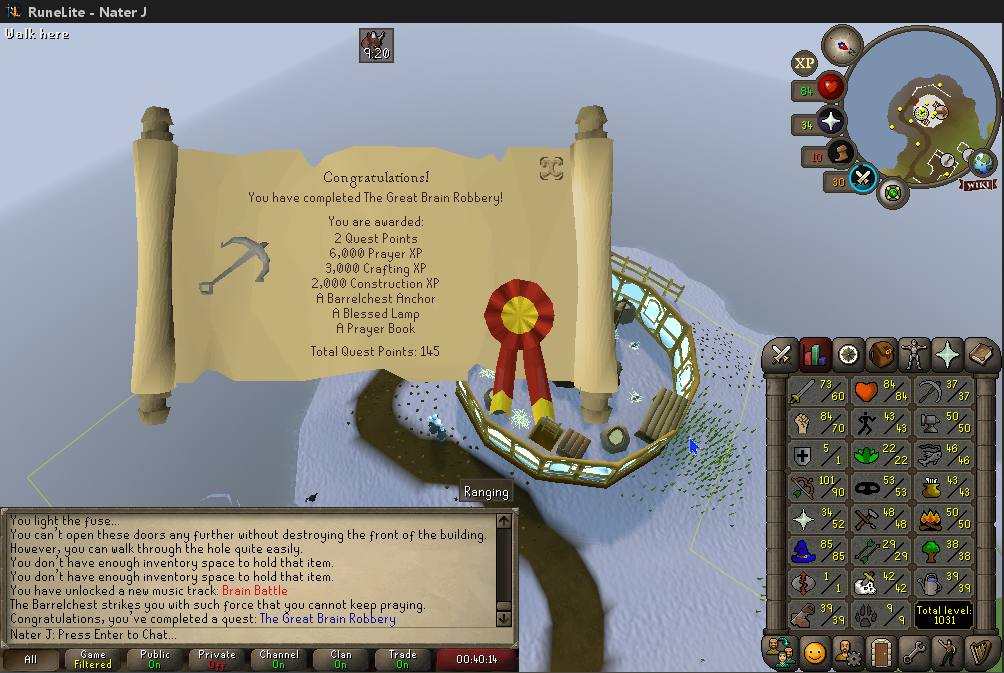Close the quest completion scroll
The width and height of the screenshot is (1004, 673).
551,168
